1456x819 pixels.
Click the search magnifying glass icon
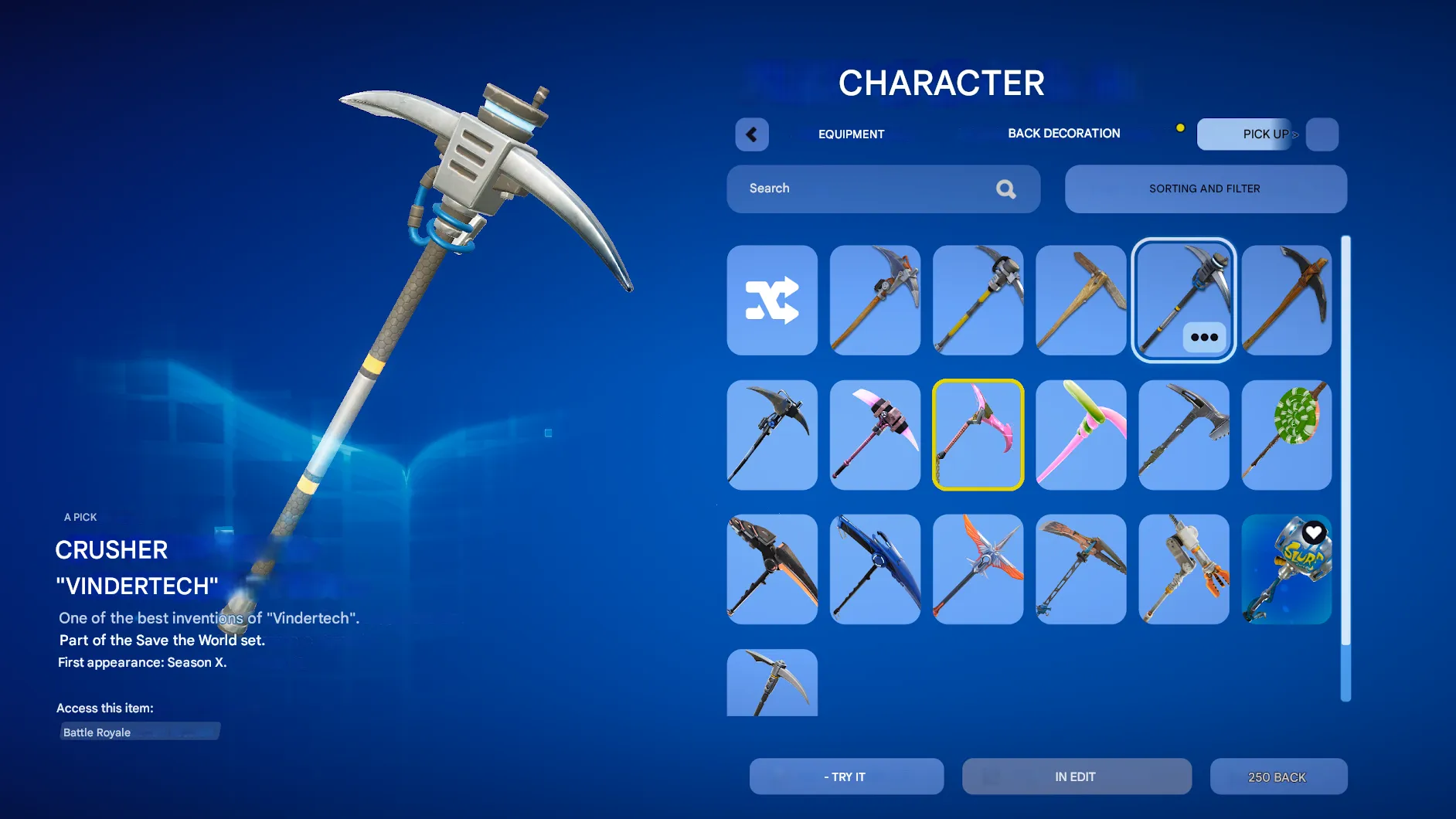click(1005, 189)
